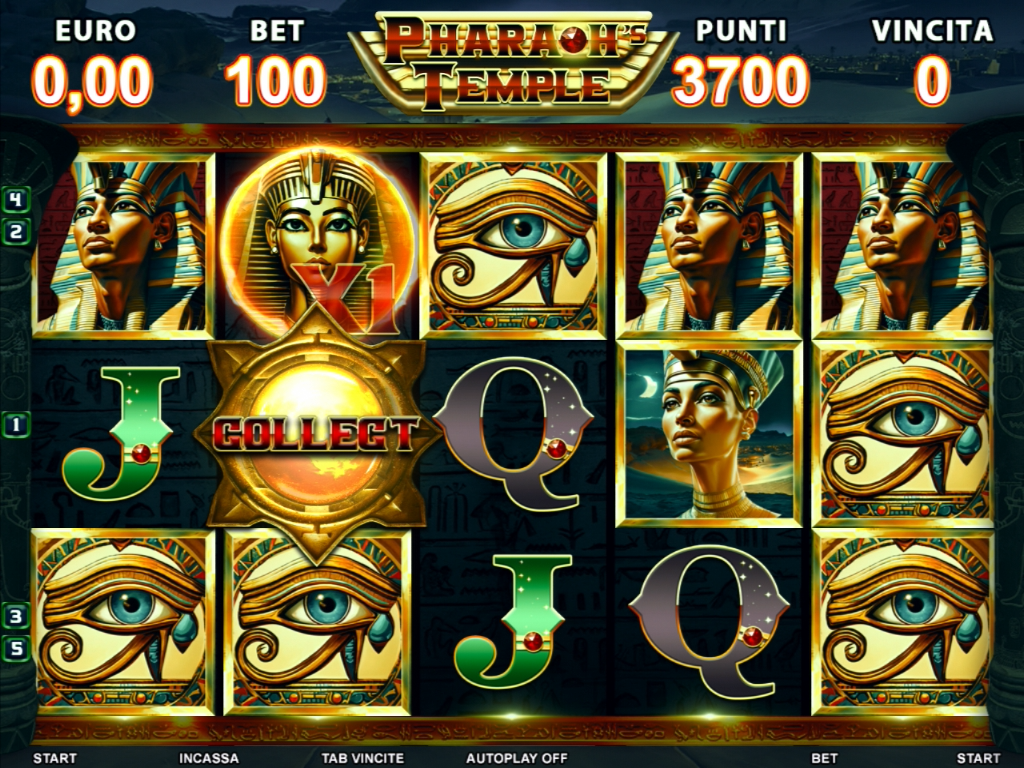Choose payline indicator number 2
This screenshot has width=1024, height=768.
[x=16, y=233]
